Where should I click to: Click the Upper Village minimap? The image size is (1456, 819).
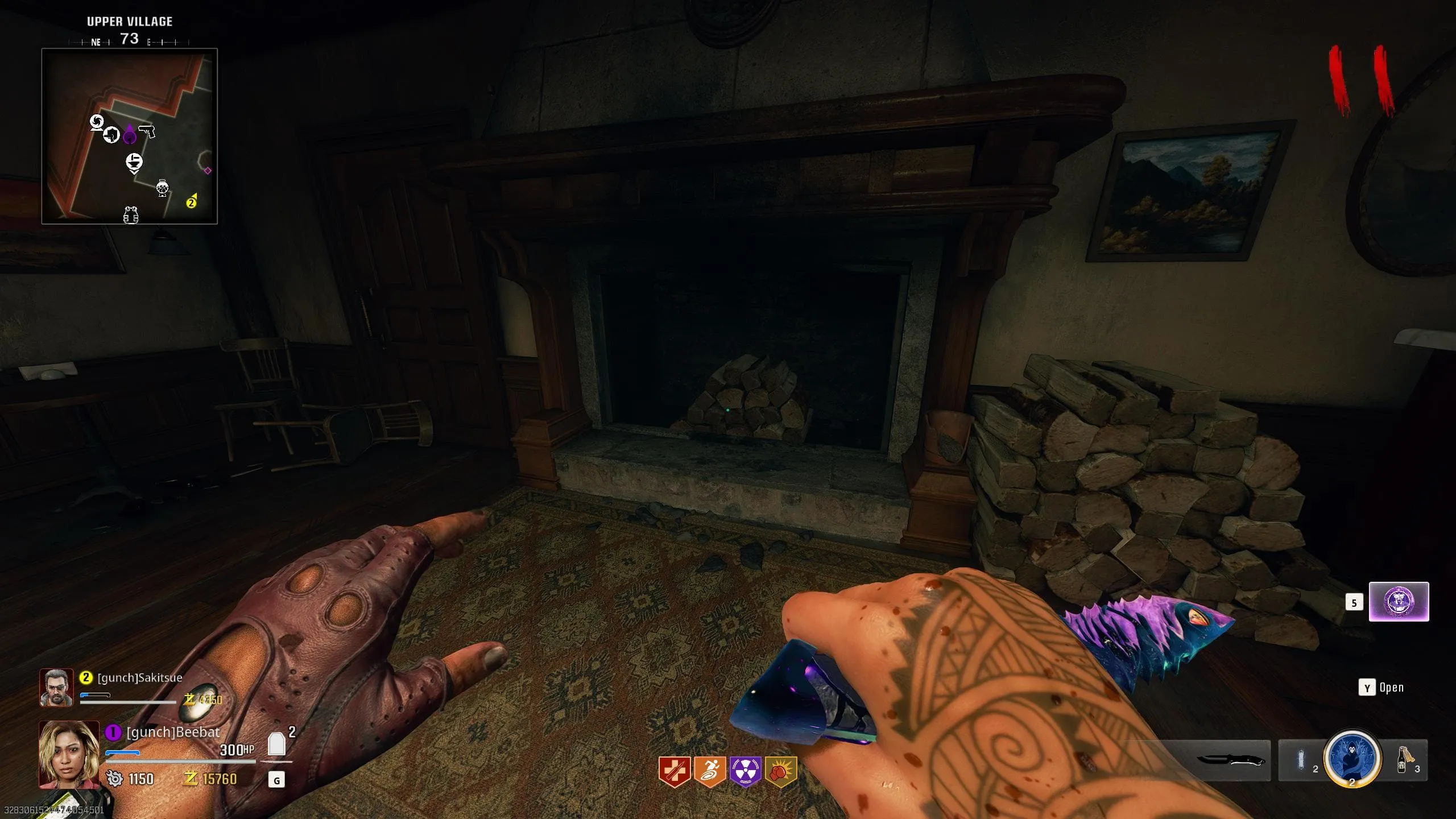[x=129, y=136]
